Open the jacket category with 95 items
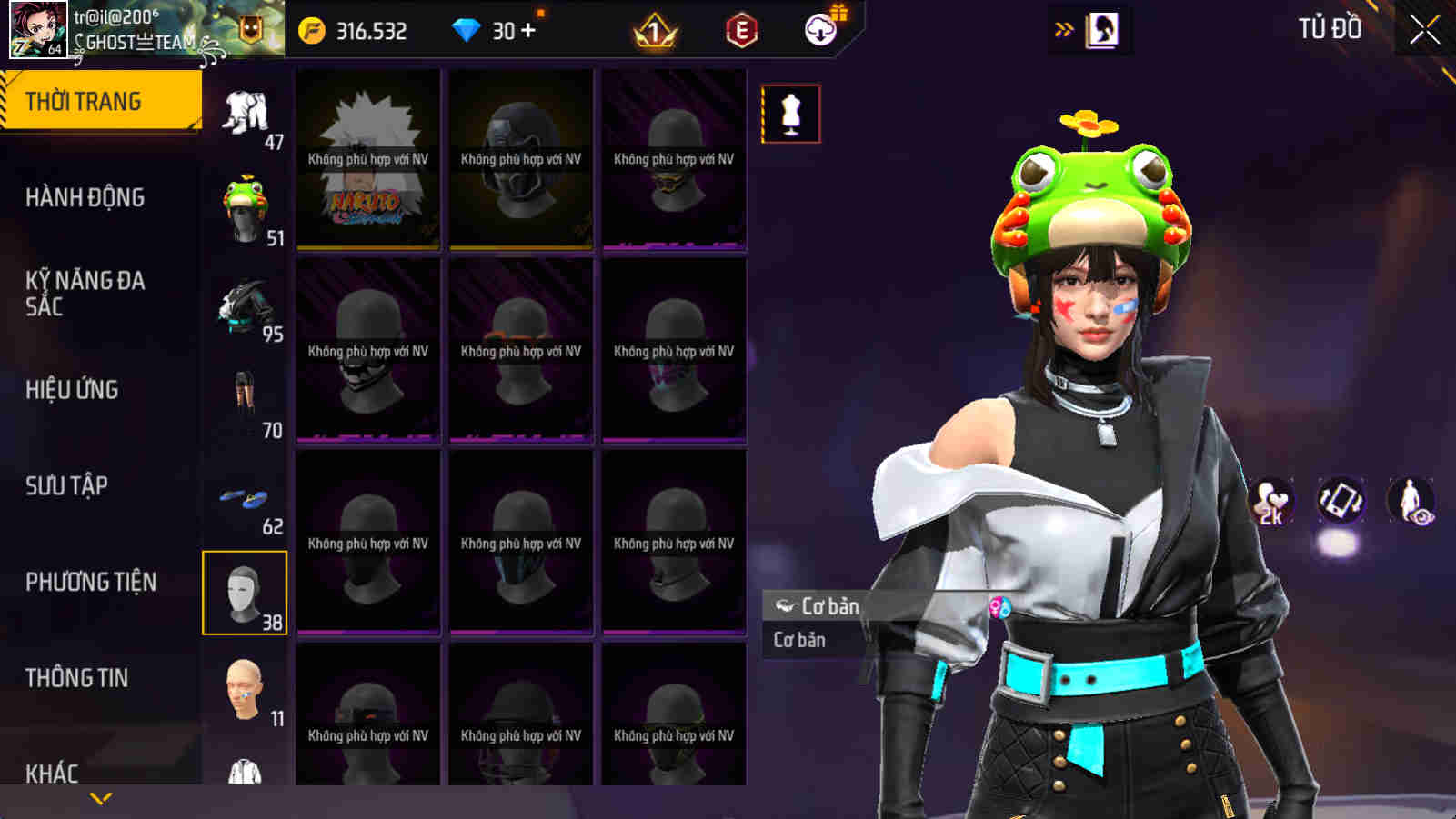 (244, 305)
